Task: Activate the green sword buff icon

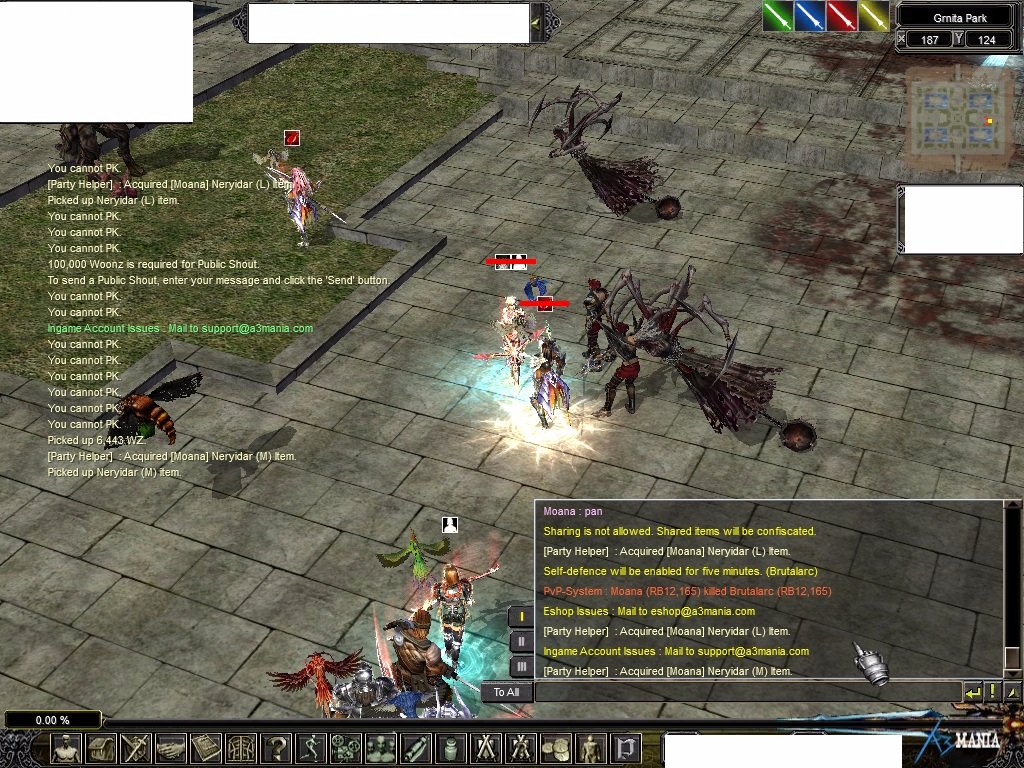Action: pos(778,16)
